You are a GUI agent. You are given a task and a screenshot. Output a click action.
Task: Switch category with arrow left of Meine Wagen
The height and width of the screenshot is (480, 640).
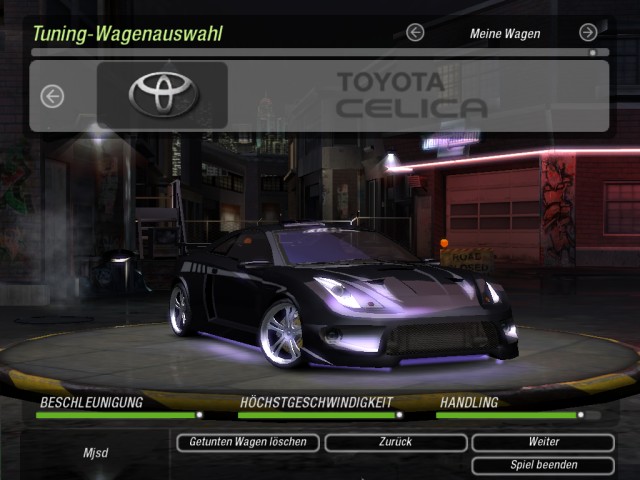click(415, 33)
